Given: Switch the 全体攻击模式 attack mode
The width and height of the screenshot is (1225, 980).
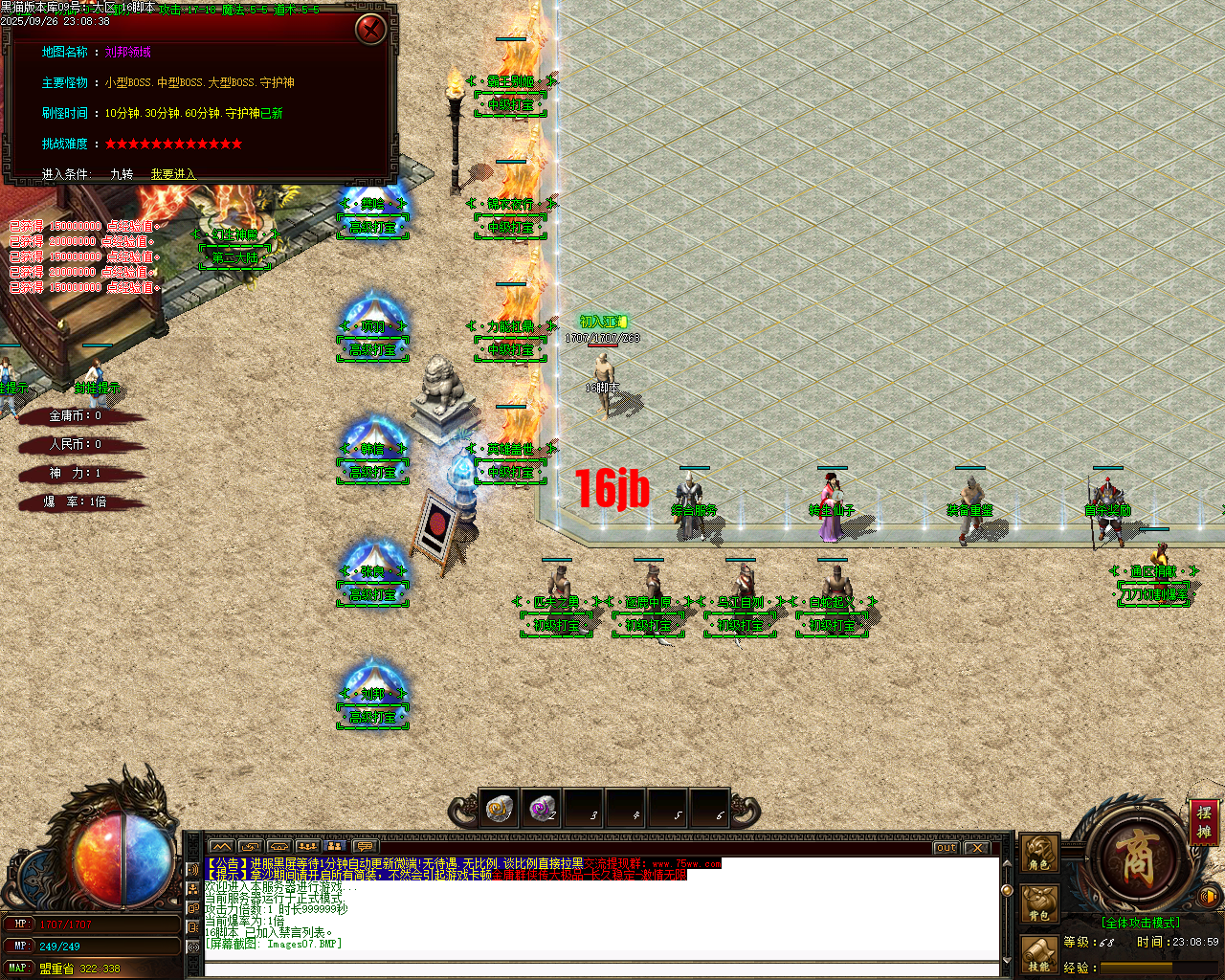Looking at the screenshot, I should (x=1141, y=922).
